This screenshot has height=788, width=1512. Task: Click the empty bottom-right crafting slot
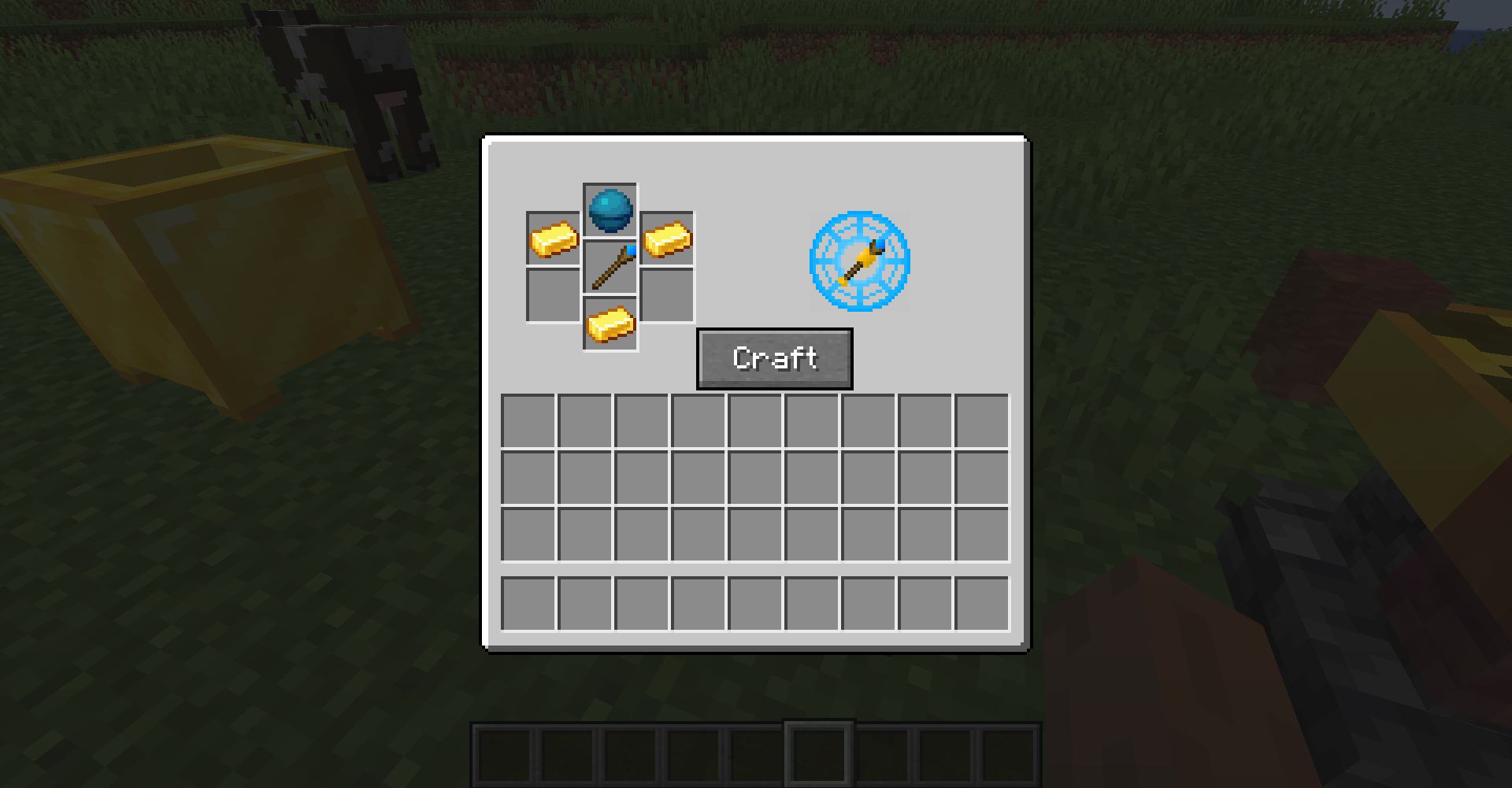(x=665, y=296)
